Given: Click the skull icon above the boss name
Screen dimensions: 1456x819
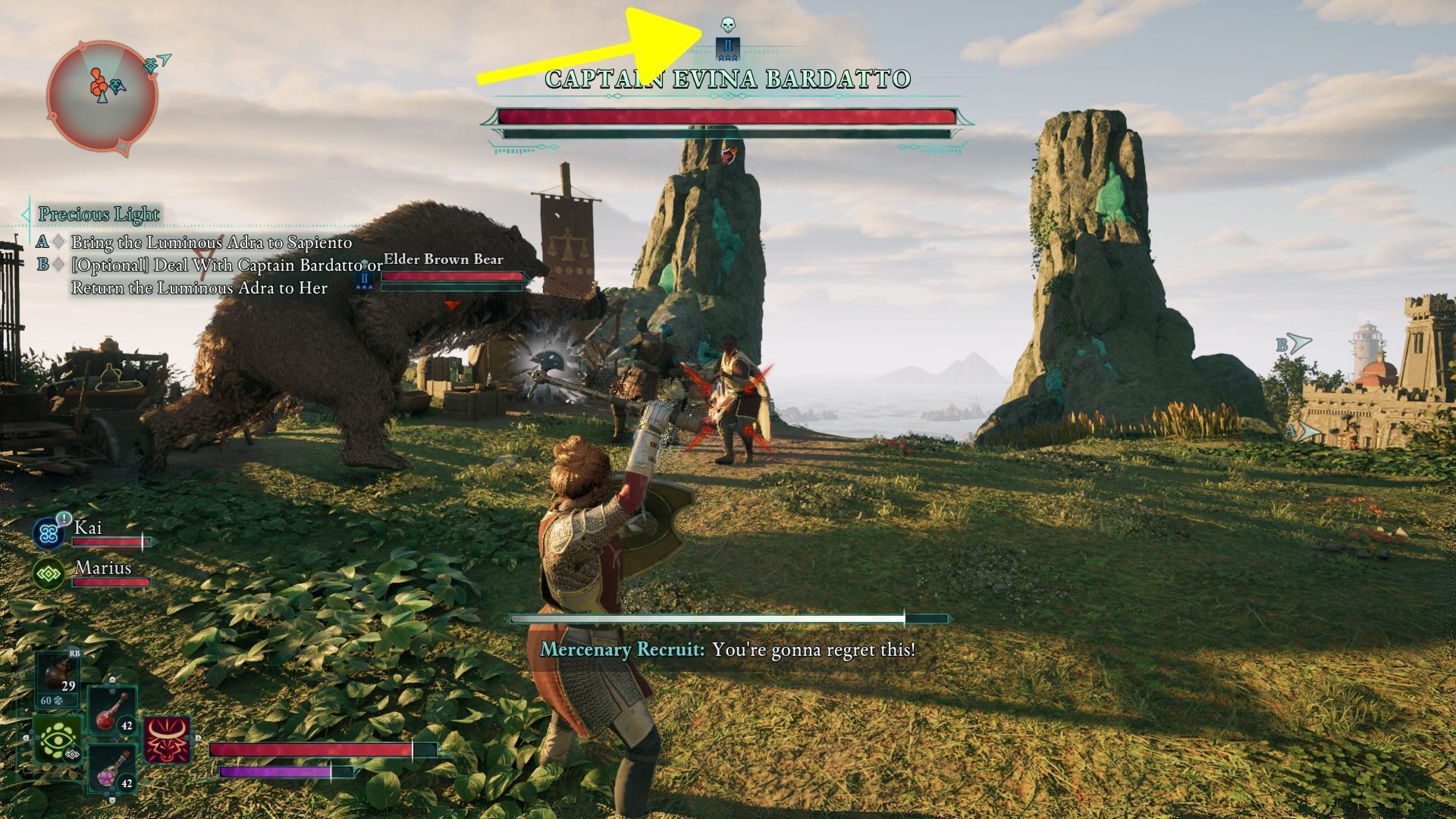Looking at the screenshot, I should [727, 26].
